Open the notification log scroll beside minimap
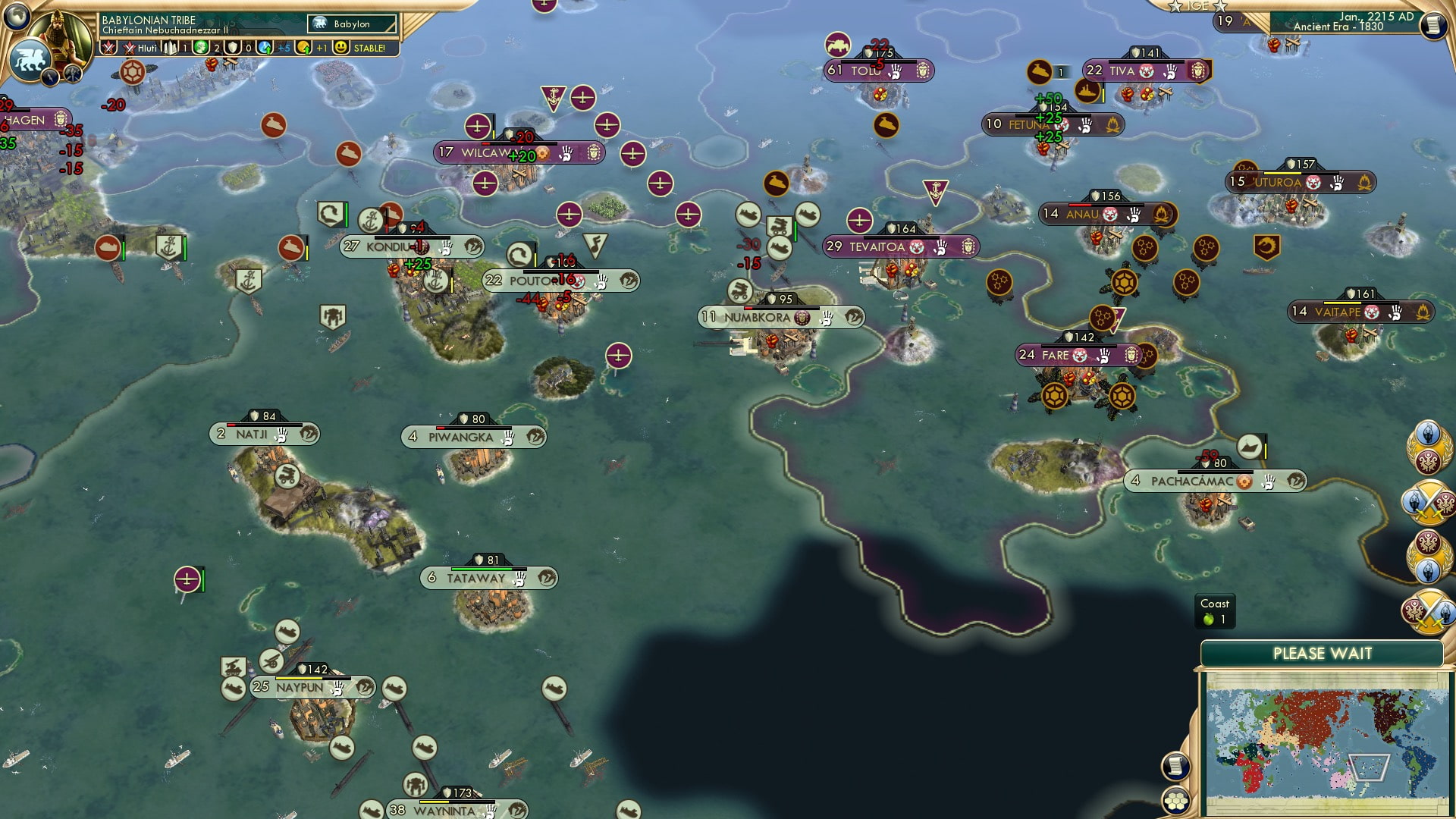The image size is (1456, 819). pyautogui.click(x=1175, y=767)
